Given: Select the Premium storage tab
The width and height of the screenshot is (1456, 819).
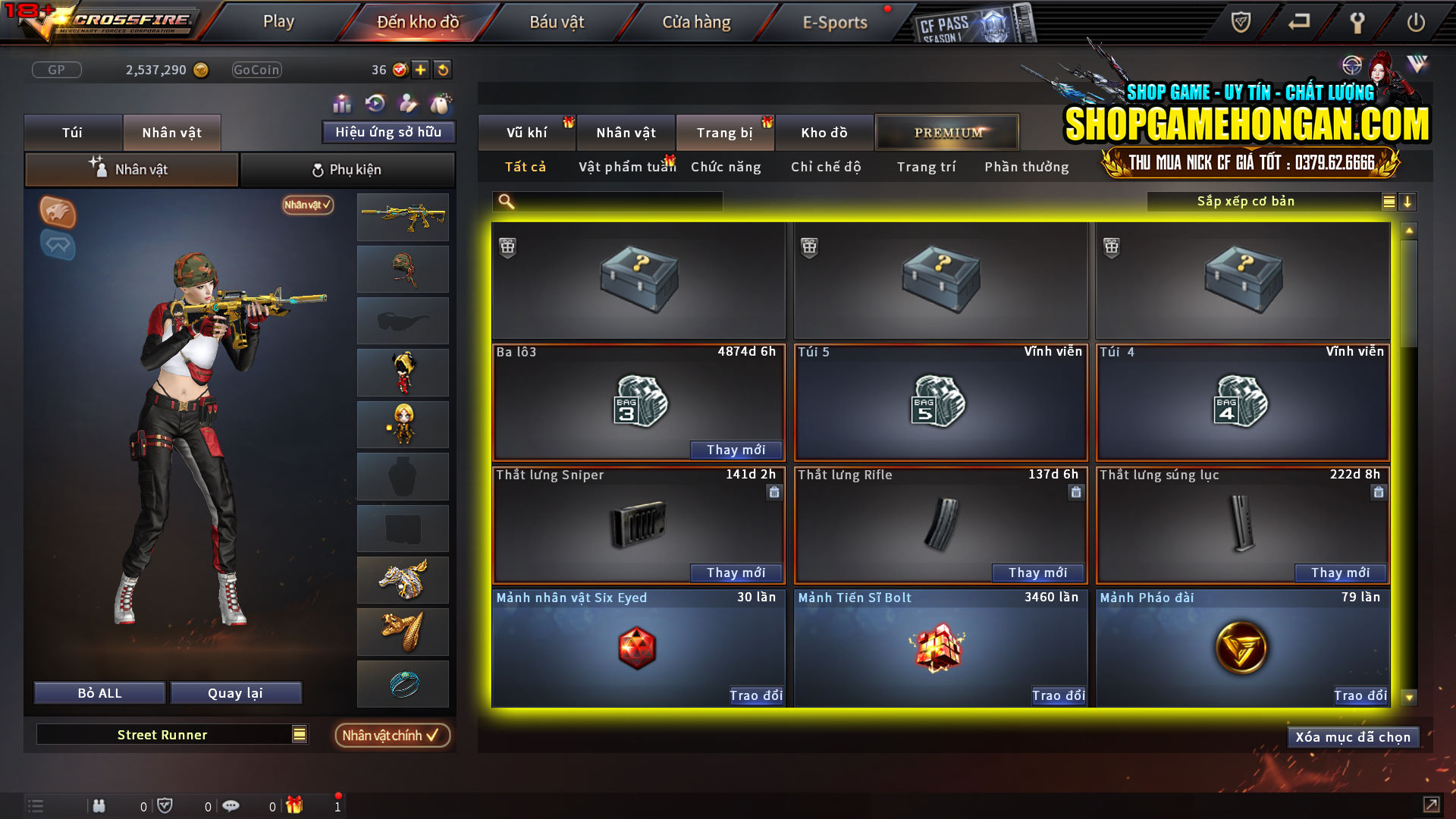Looking at the screenshot, I should click(946, 132).
